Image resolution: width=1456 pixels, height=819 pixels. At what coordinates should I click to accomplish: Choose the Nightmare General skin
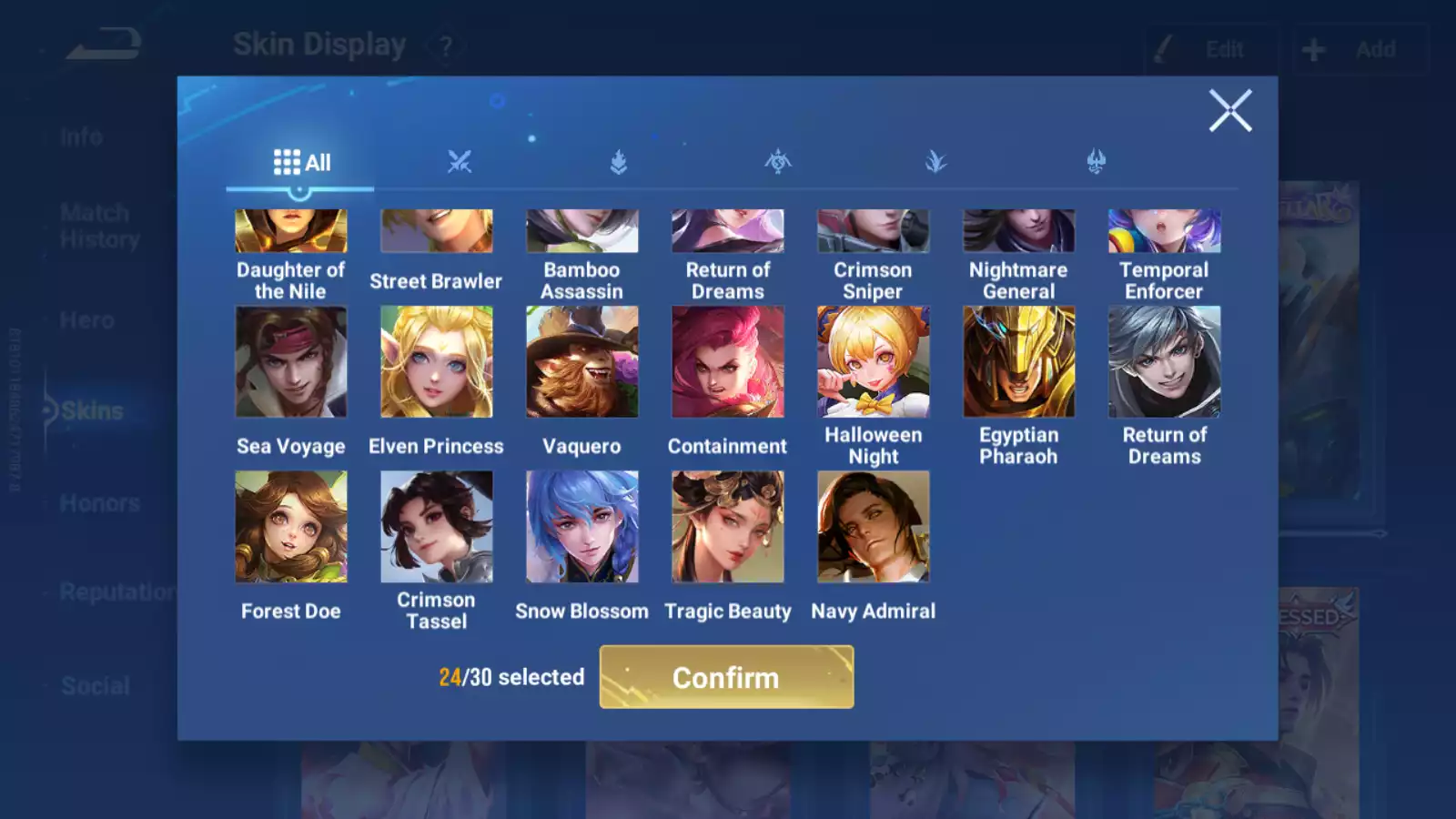[x=1018, y=232]
